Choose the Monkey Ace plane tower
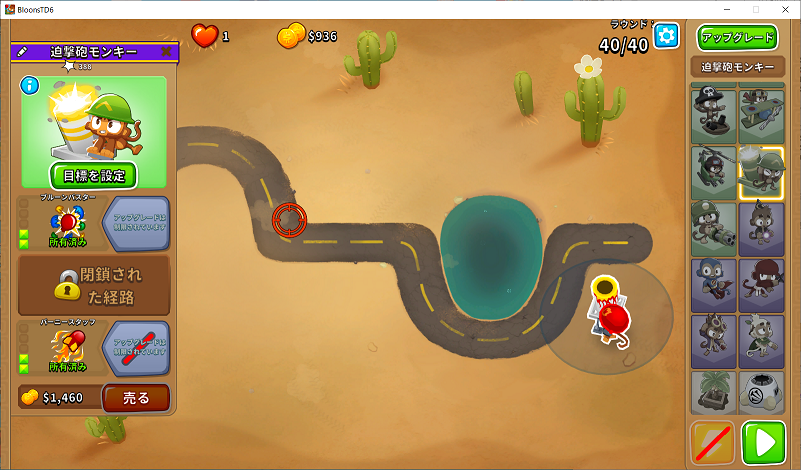Screen dimensions: 801x470 click(x=762, y=116)
